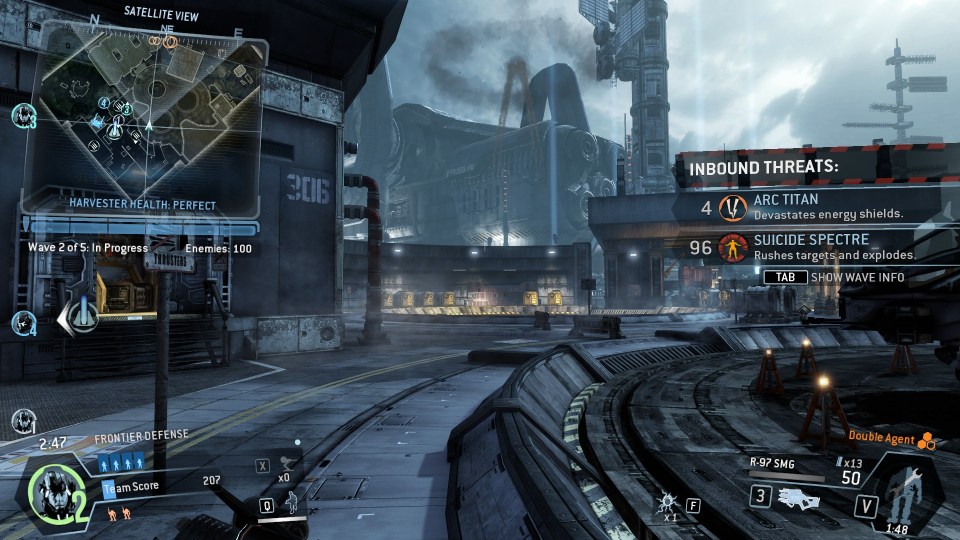Select the Suicide Spectre threat icon
The height and width of the screenshot is (540, 960).
click(x=734, y=247)
